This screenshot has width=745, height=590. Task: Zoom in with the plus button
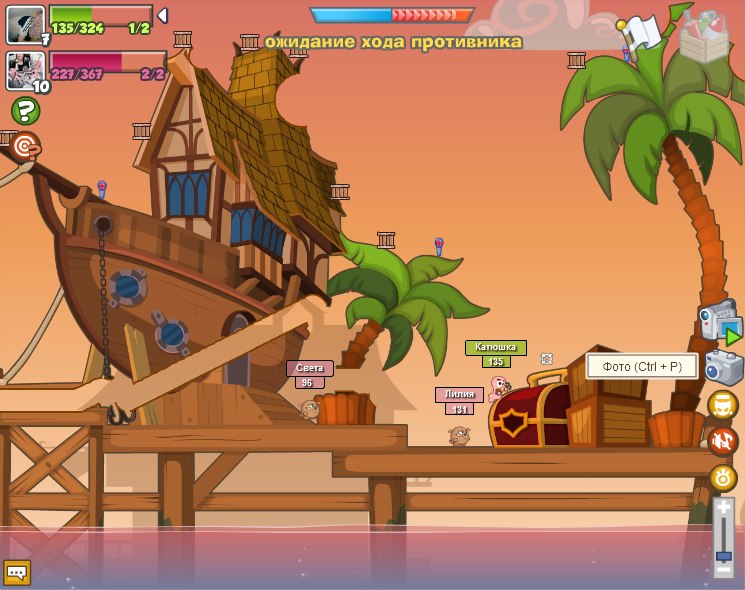click(x=724, y=507)
